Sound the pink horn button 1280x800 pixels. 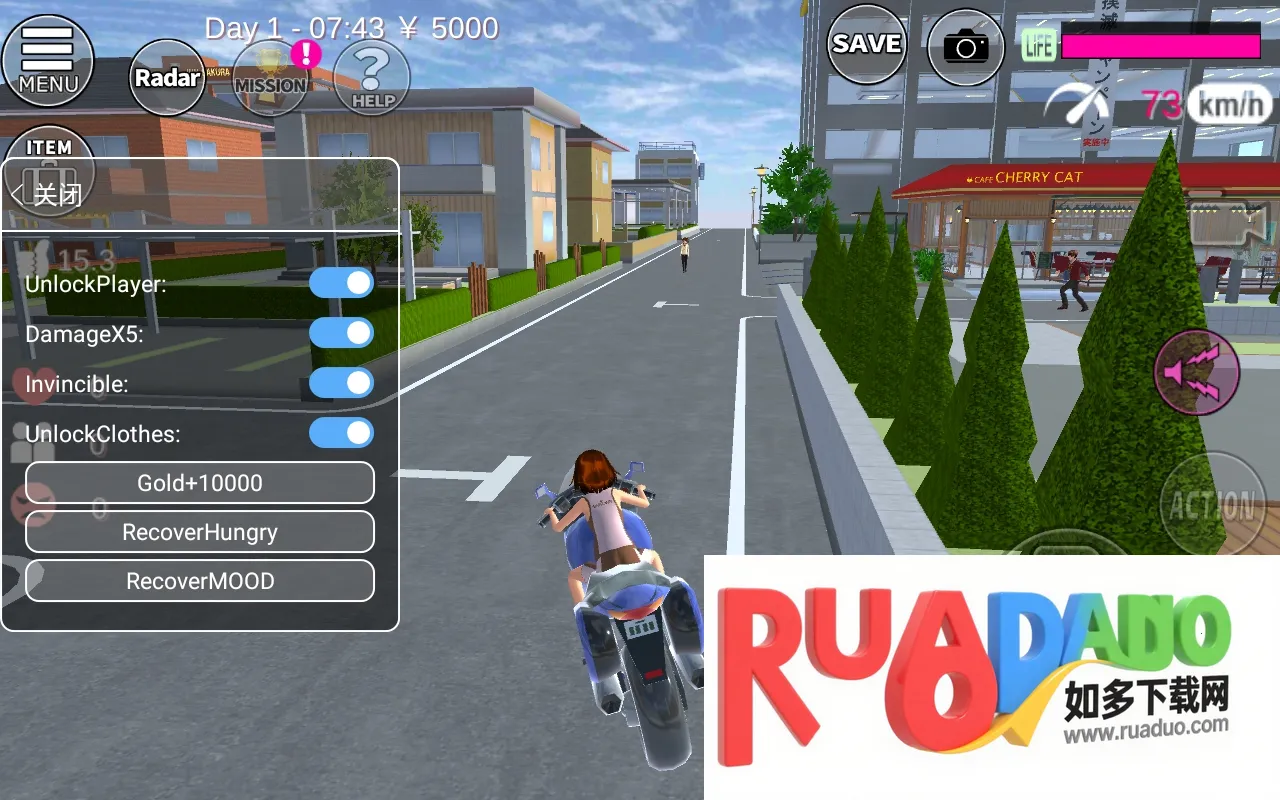(x=1197, y=371)
